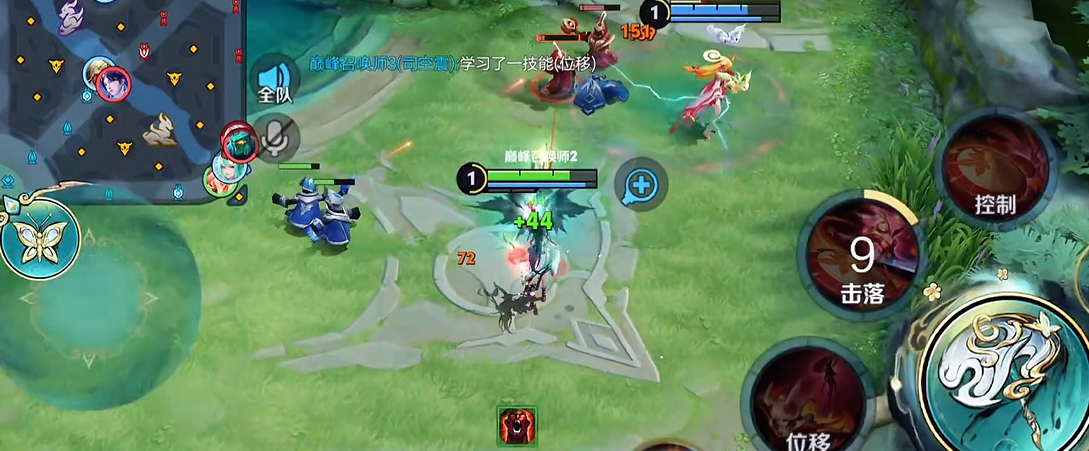Select the red demon buff icon
This screenshot has width=1089, height=451.
(x=517, y=426)
